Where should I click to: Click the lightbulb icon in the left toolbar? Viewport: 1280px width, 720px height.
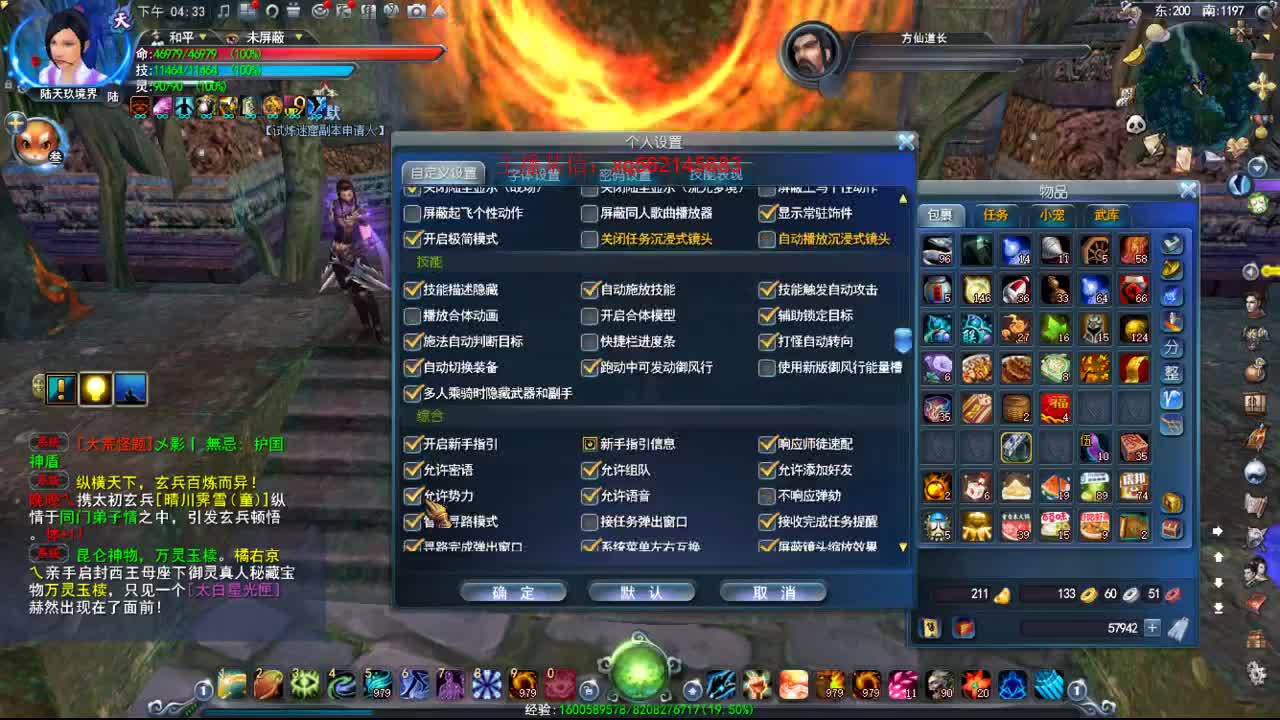click(95, 390)
